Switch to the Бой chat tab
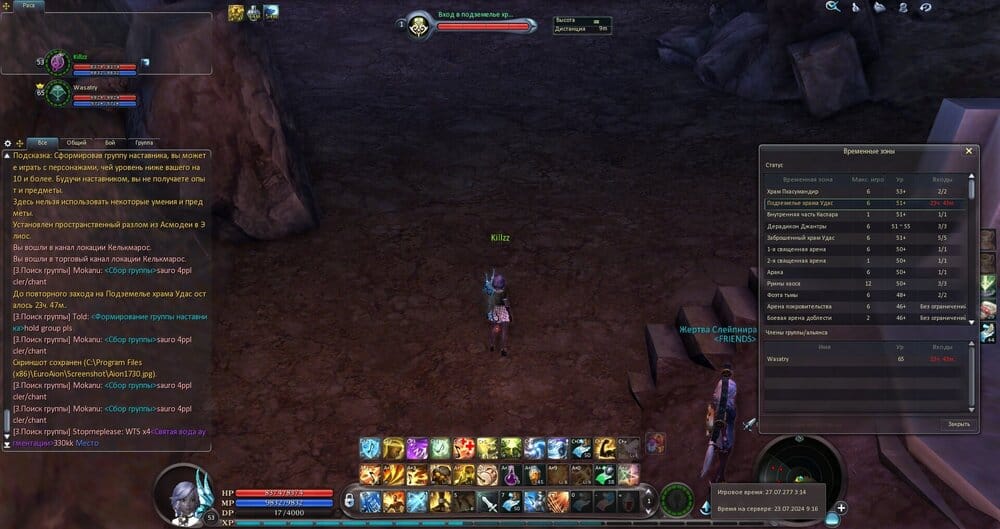This screenshot has width=1000, height=529. pyautogui.click(x=110, y=143)
